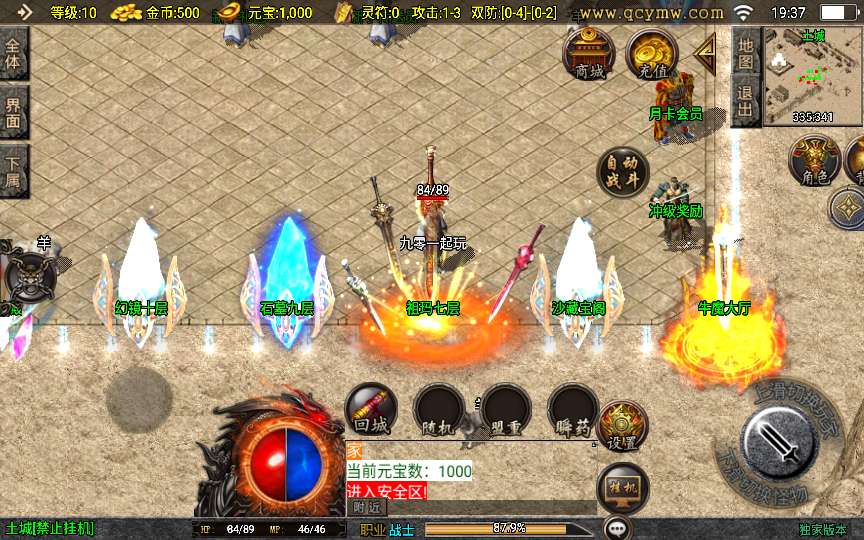
Task: Open the 角色 character panel
Action: (x=814, y=160)
